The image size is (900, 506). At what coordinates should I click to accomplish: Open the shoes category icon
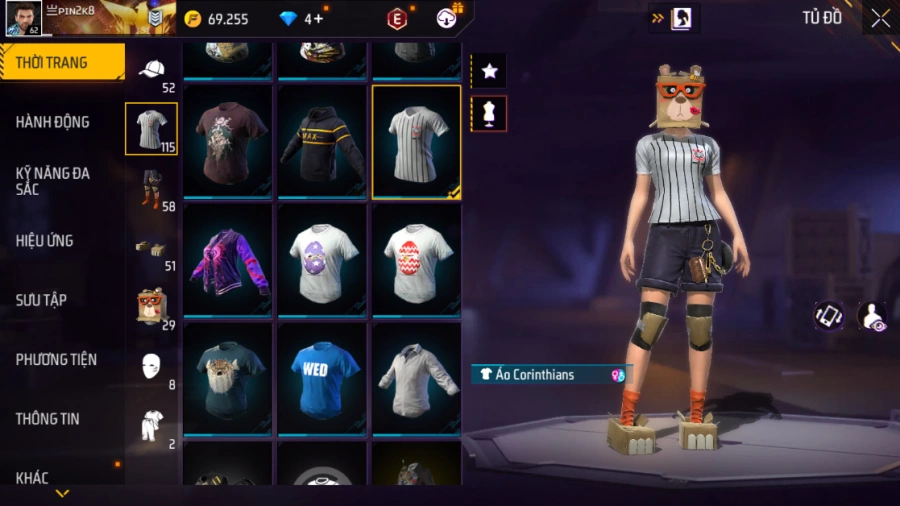point(152,249)
